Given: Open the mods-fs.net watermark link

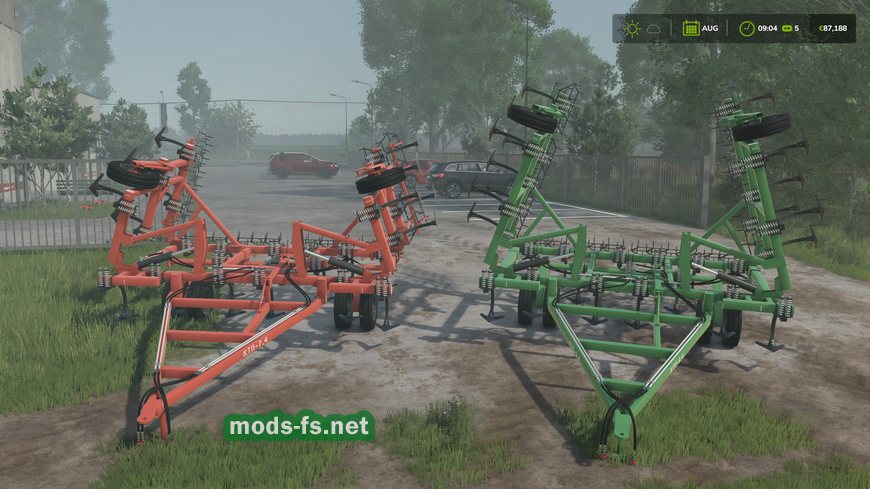Looking at the screenshot, I should (300, 427).
